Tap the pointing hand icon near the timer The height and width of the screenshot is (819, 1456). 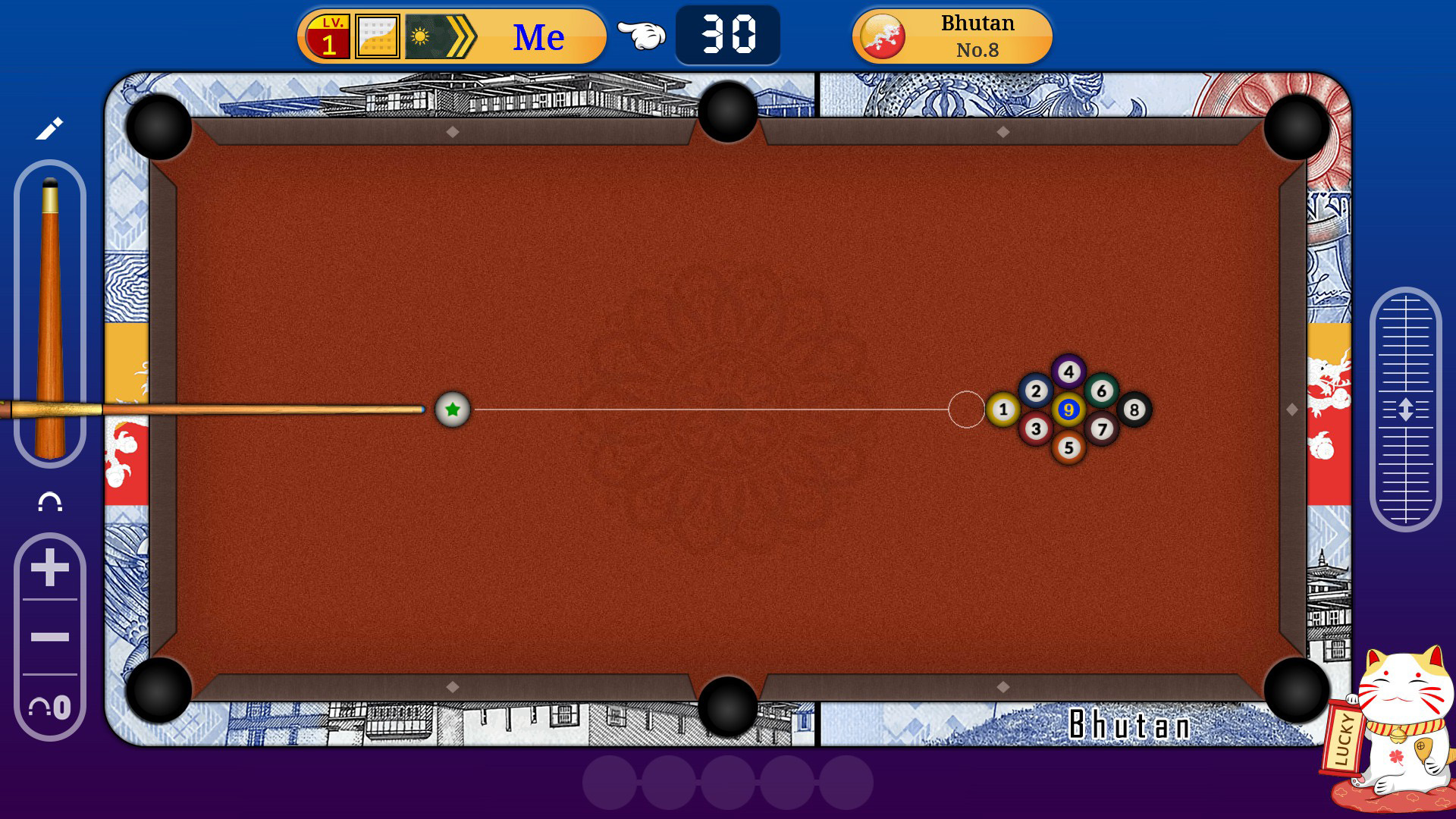click(x=641, y=34)
